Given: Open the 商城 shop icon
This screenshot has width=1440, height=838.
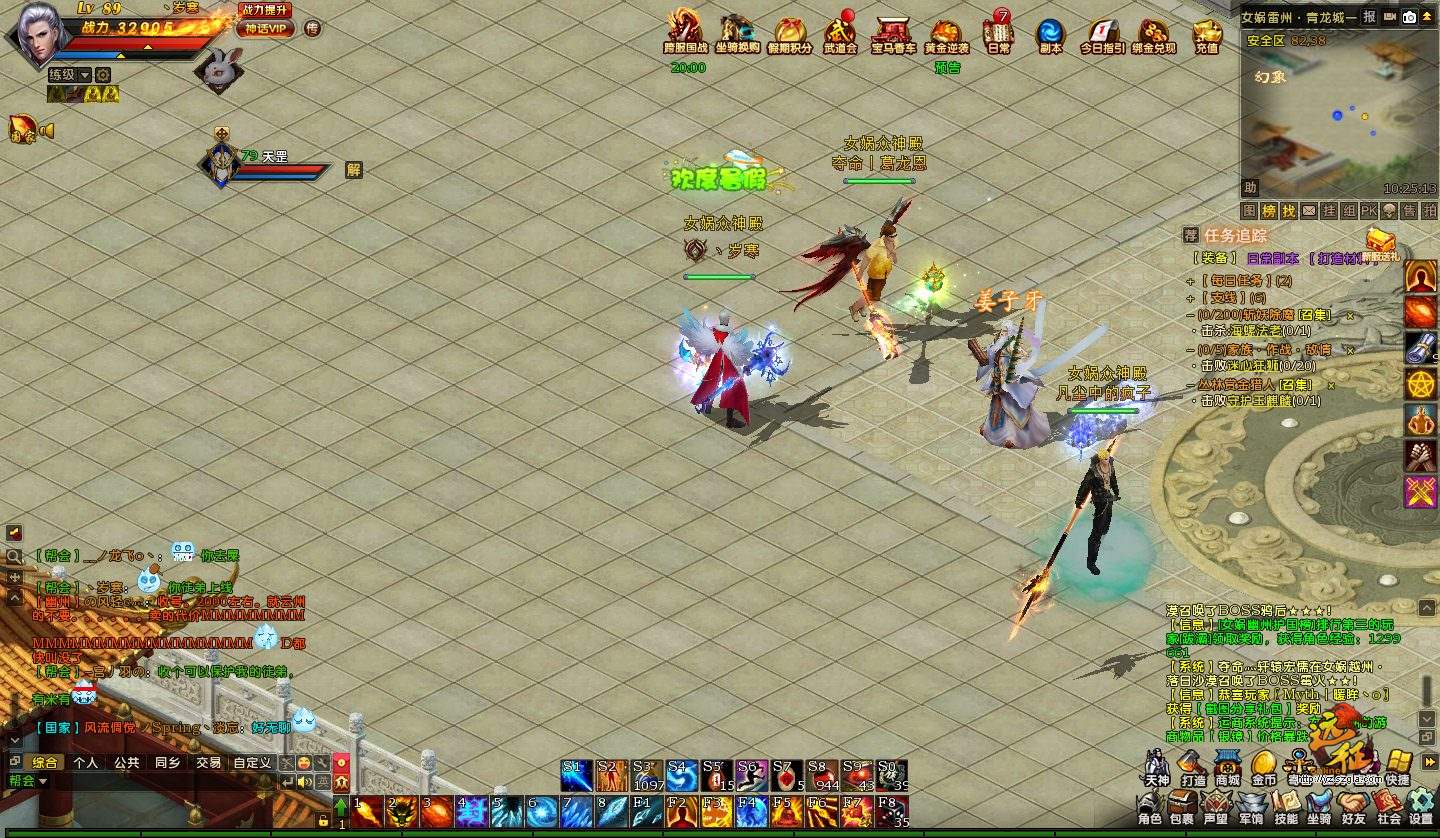Looking at the screenshot, I should coord(1227,766).
